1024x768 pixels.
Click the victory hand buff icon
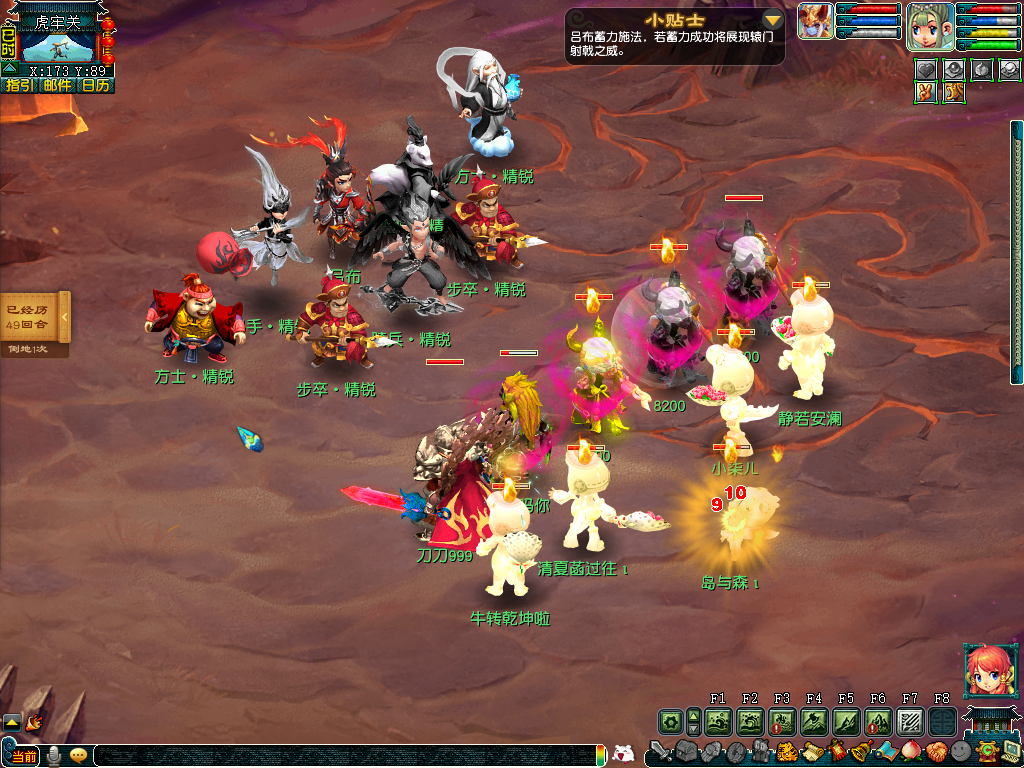[x=926, y=91]
